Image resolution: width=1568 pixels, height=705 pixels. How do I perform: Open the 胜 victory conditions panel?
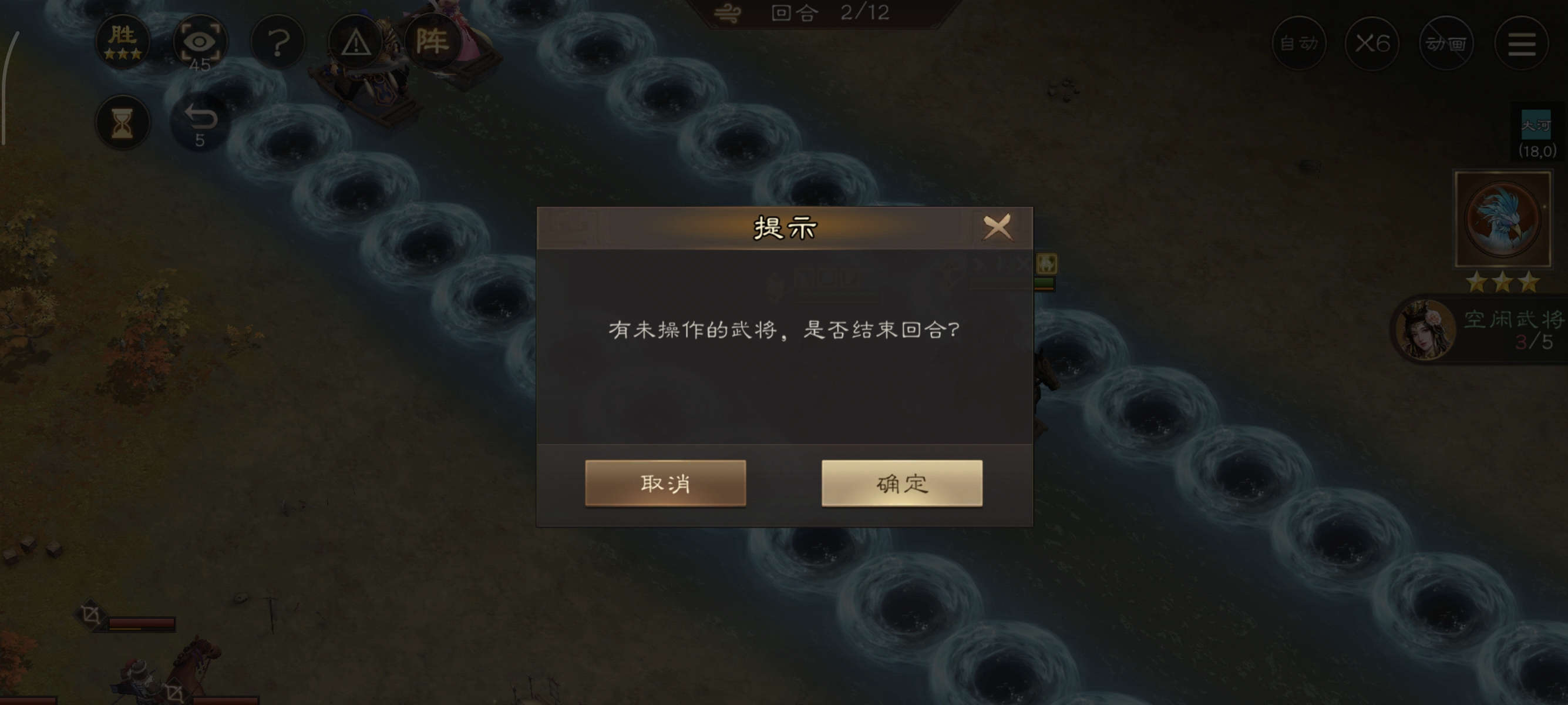pos(123,41)
